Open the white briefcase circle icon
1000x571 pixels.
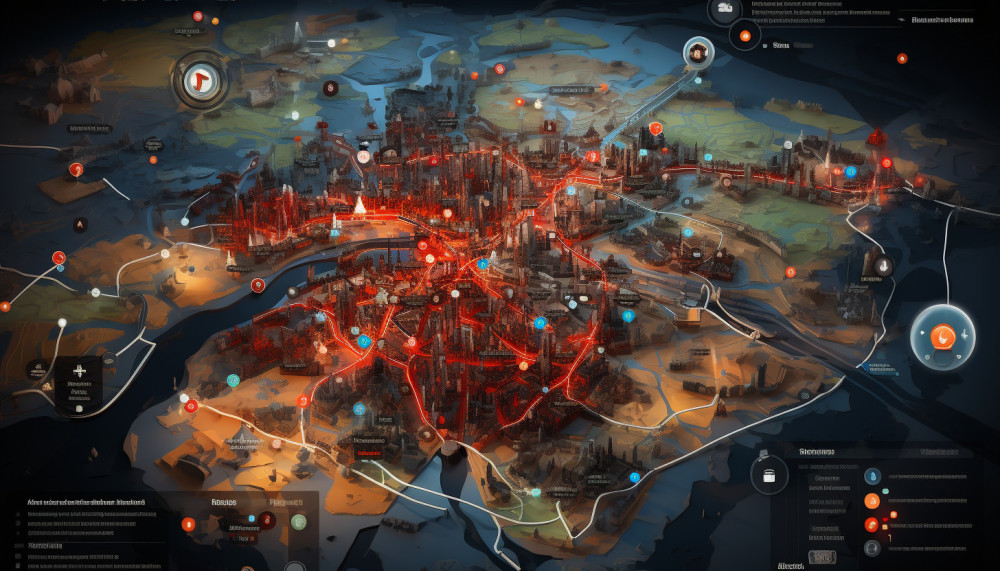[768, 475]
